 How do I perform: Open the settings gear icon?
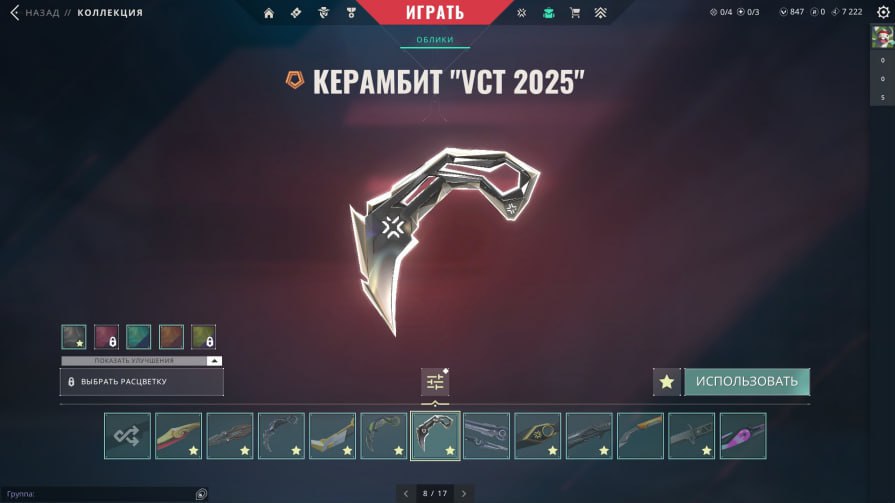(x=881, y=13)
